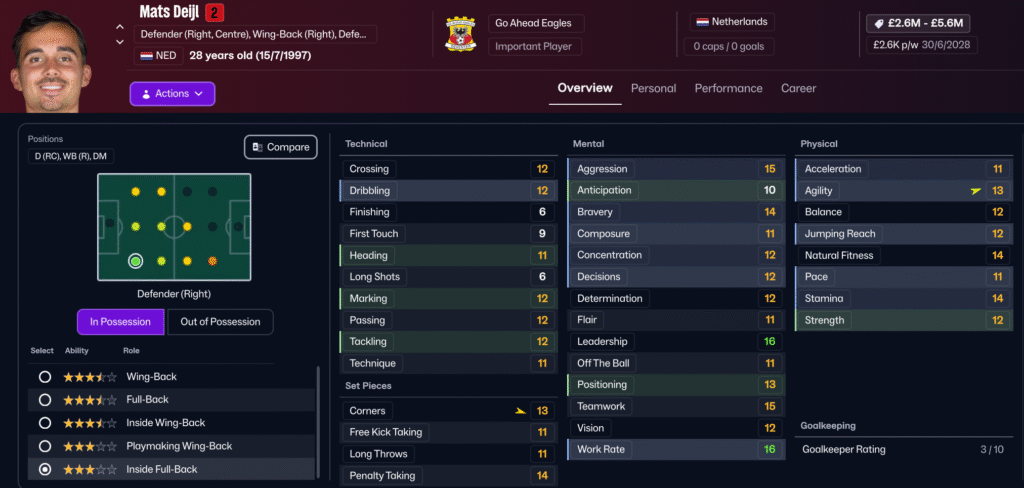
Task: Choose the Full-Back role
Action: pos(44,400)
